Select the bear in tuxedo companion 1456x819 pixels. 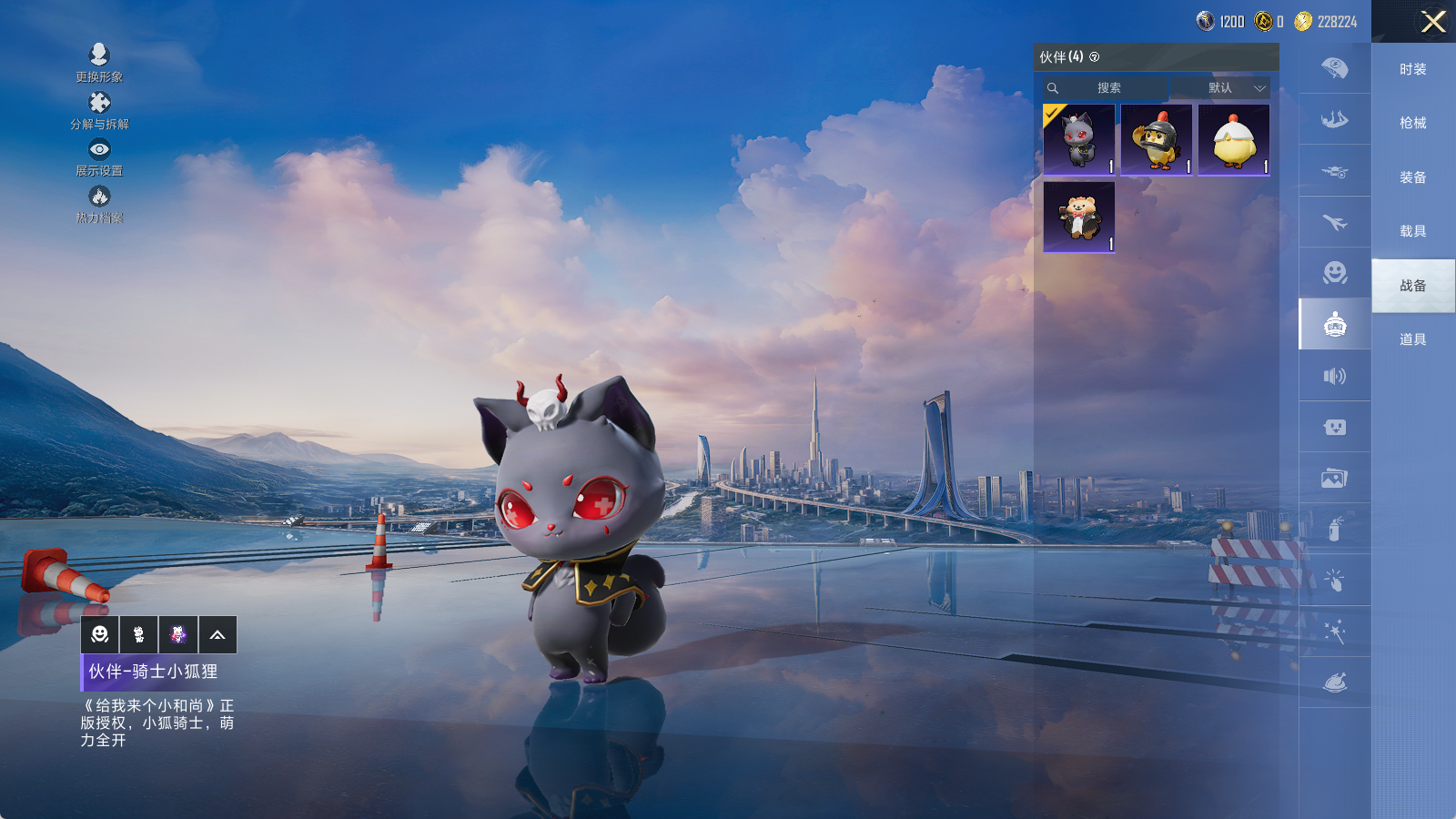[x=1079, y=217]
